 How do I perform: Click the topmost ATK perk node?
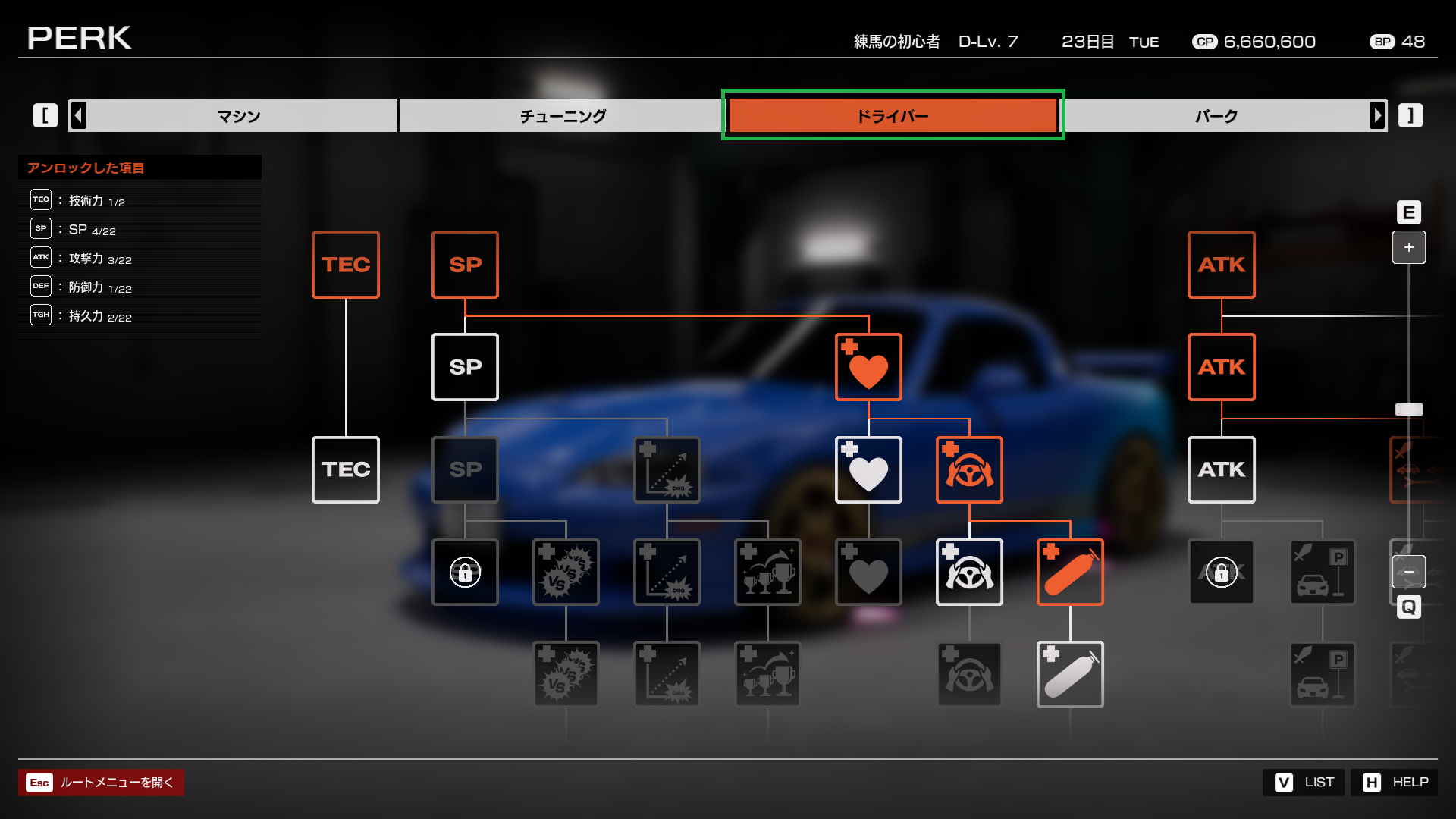click(x=1221, y=265)
